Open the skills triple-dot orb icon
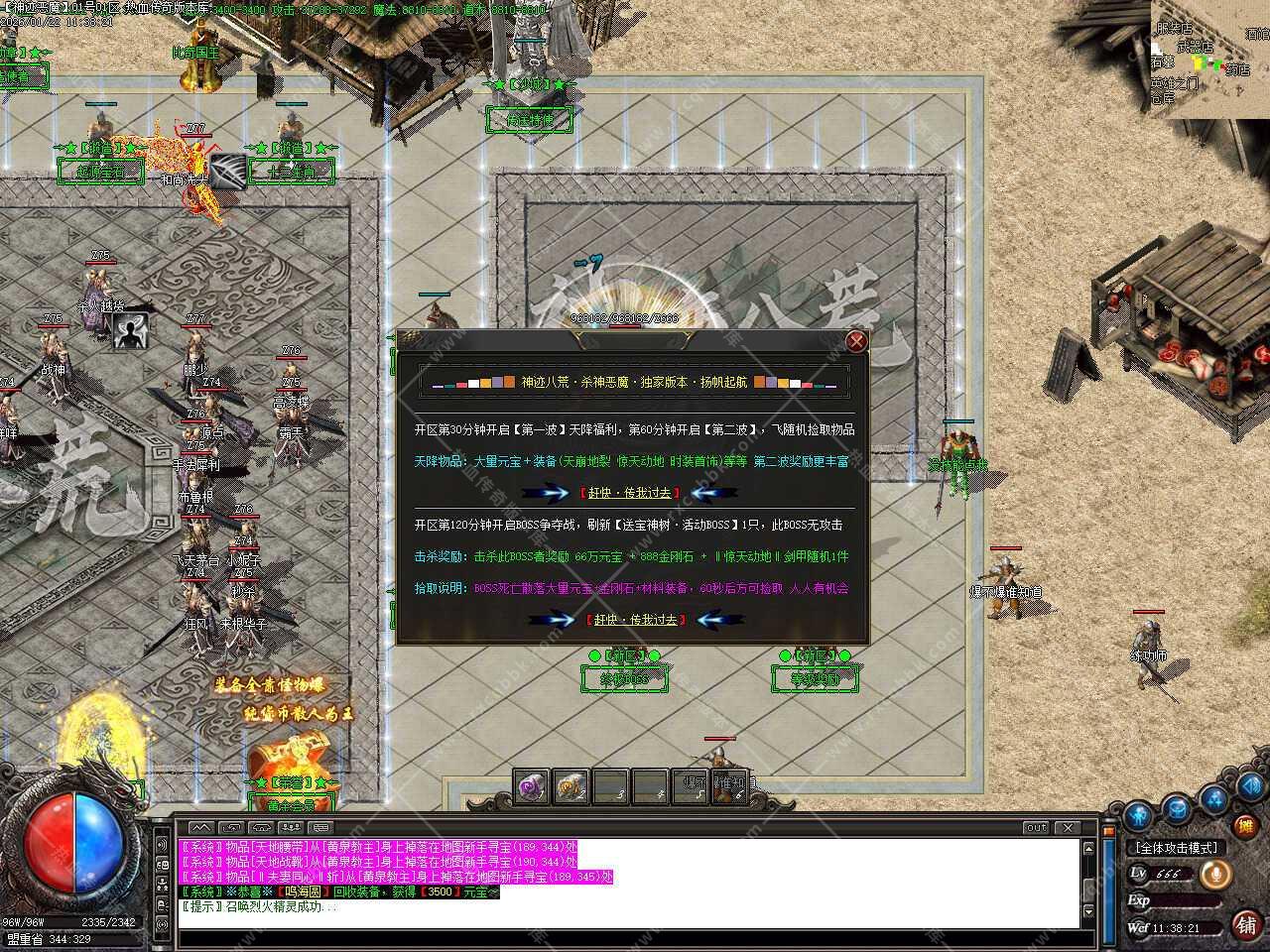 pyautogui.click(x=1213, y=797)
